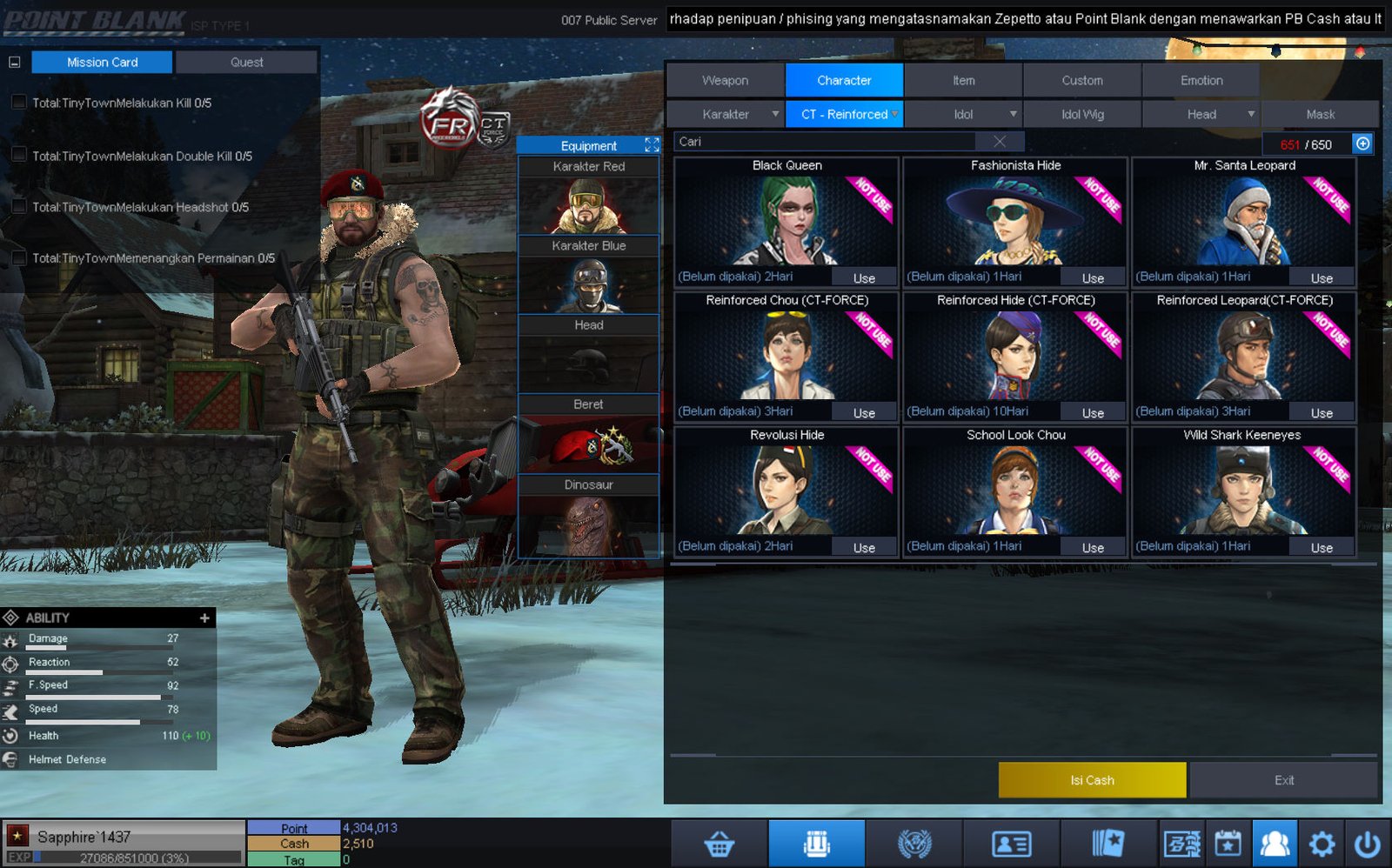Use the Wild Shark Keeneyes character
The image size is (1392, 868).
click(1322, 548)
